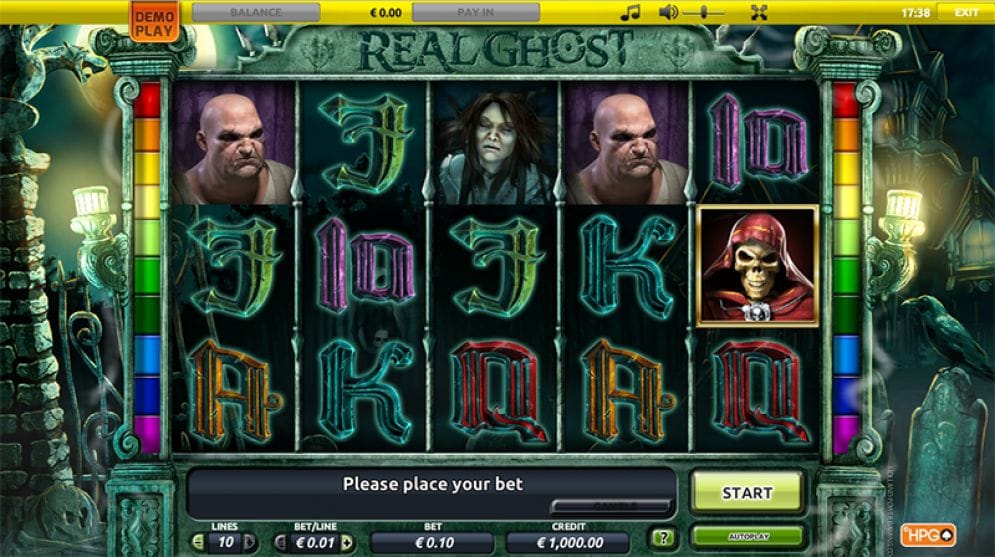Click the DEMO PLAY badge

click(x=153, y=22)
